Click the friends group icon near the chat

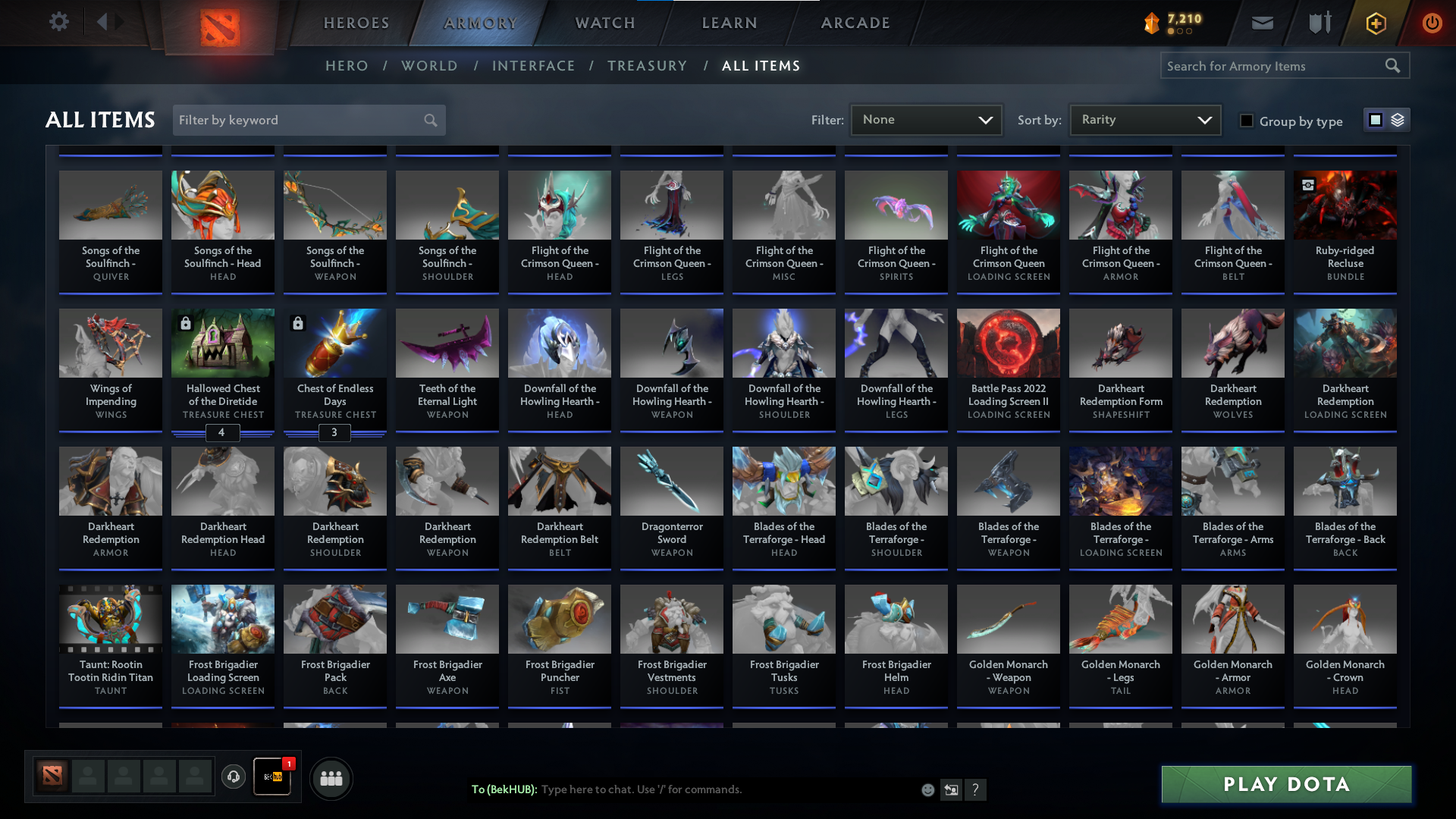[x=331, y=777]
